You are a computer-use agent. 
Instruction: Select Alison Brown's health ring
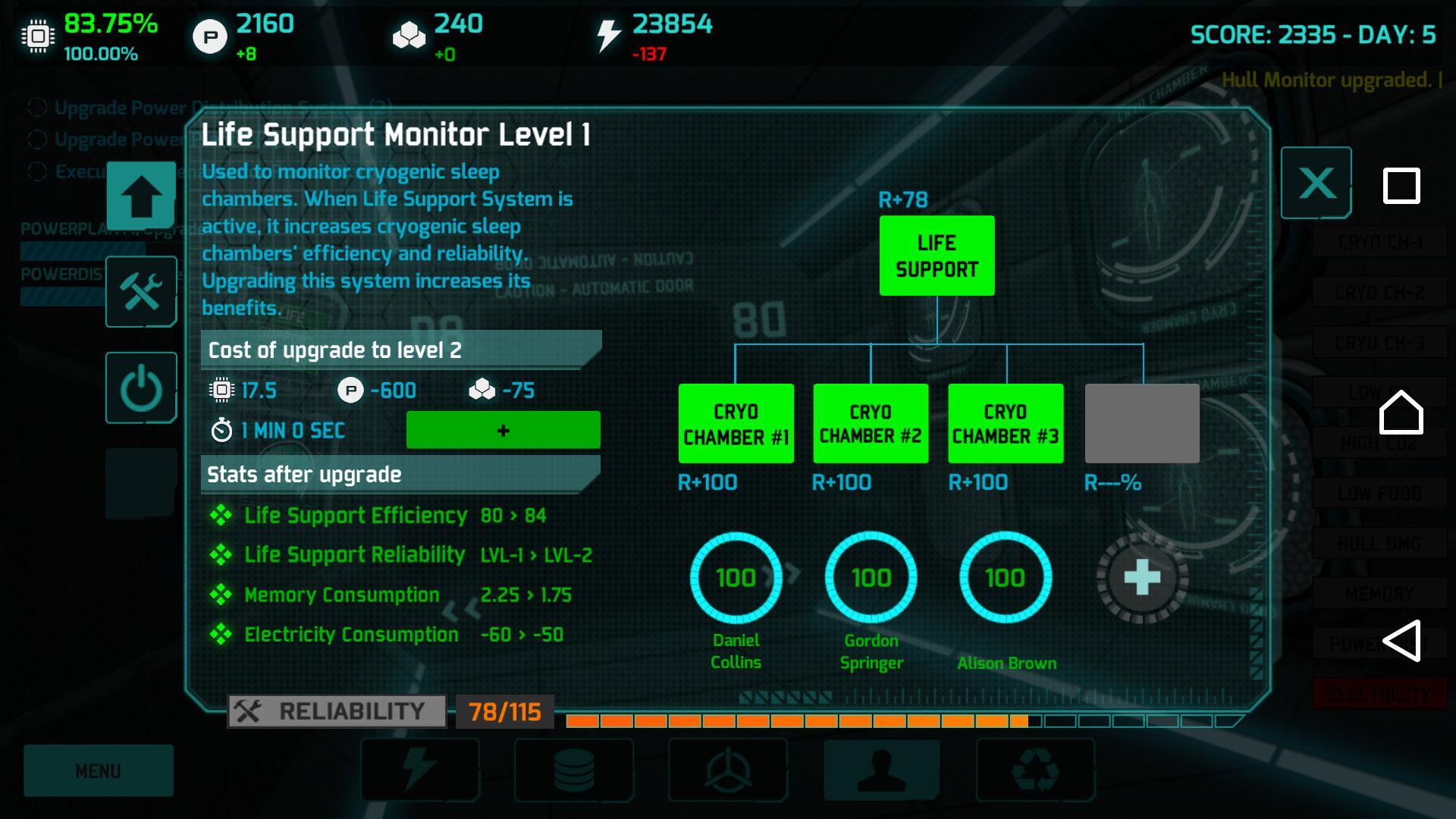click(1006, 578)
